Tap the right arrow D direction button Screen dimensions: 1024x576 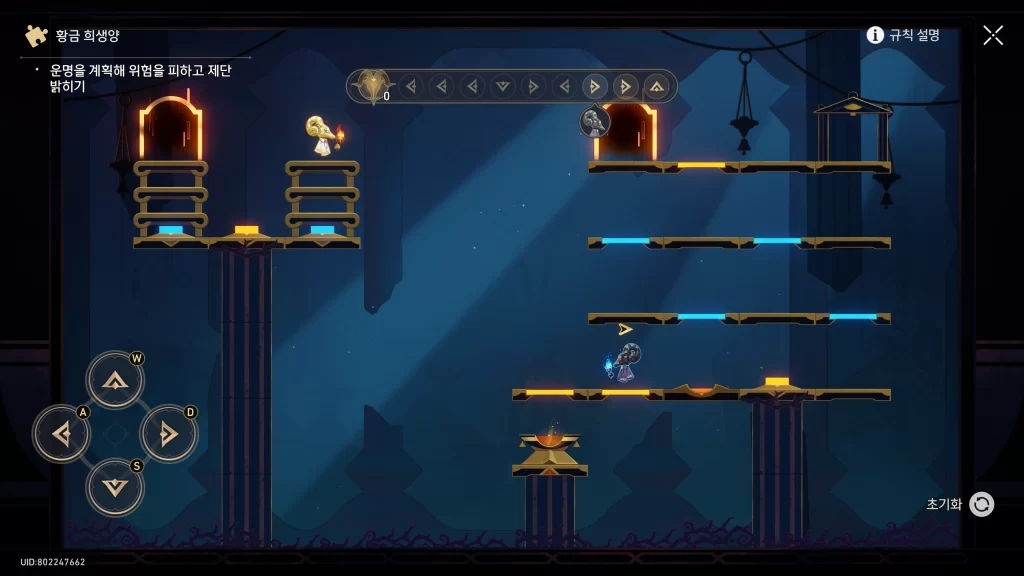tap(168, 434)
